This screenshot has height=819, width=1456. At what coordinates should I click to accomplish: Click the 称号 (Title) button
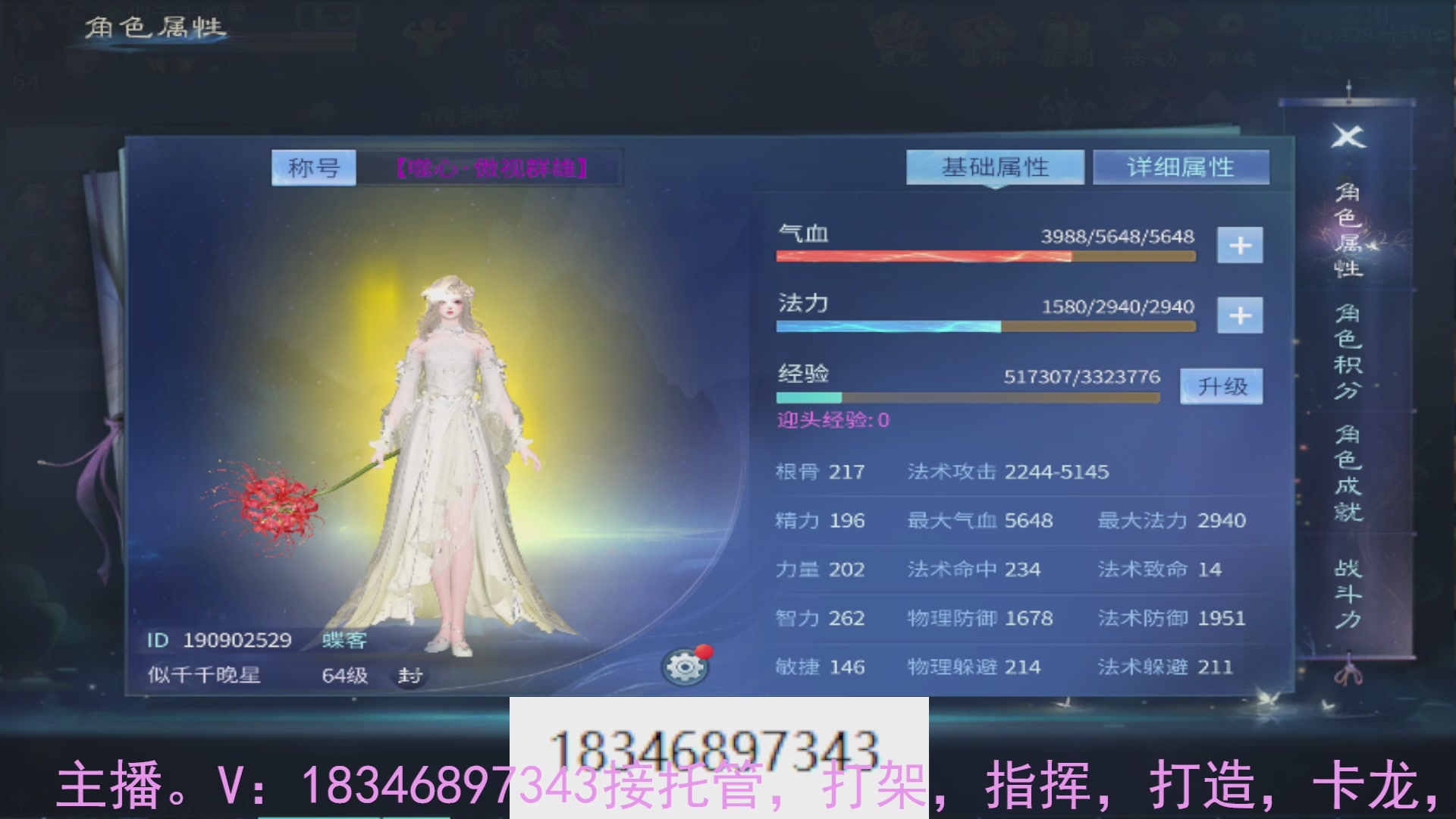point(313,168)
